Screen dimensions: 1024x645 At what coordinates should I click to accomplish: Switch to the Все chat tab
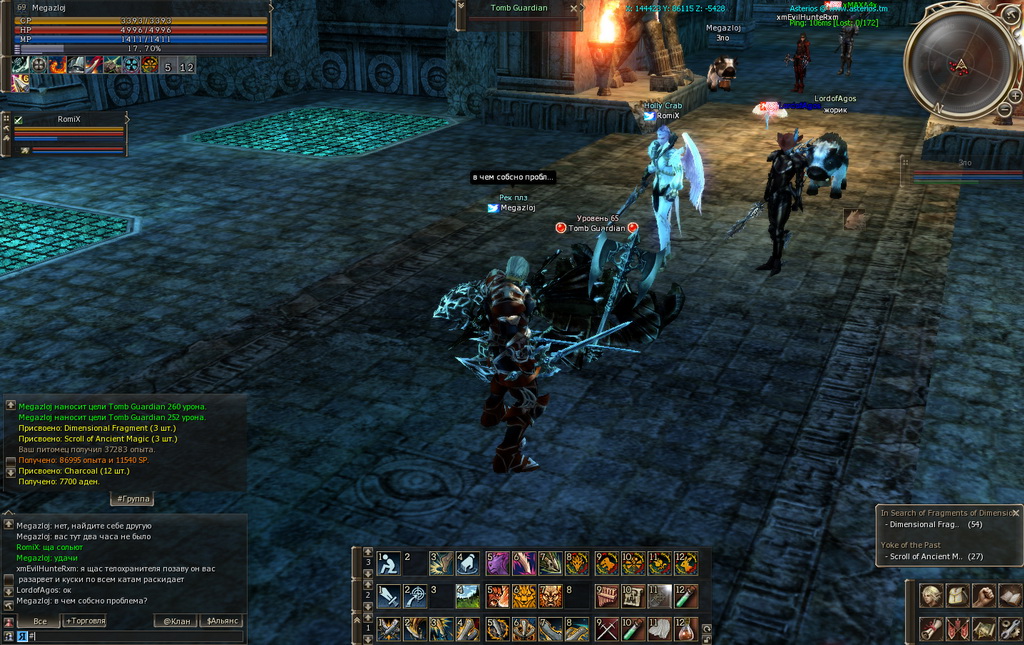pos(40,621)
